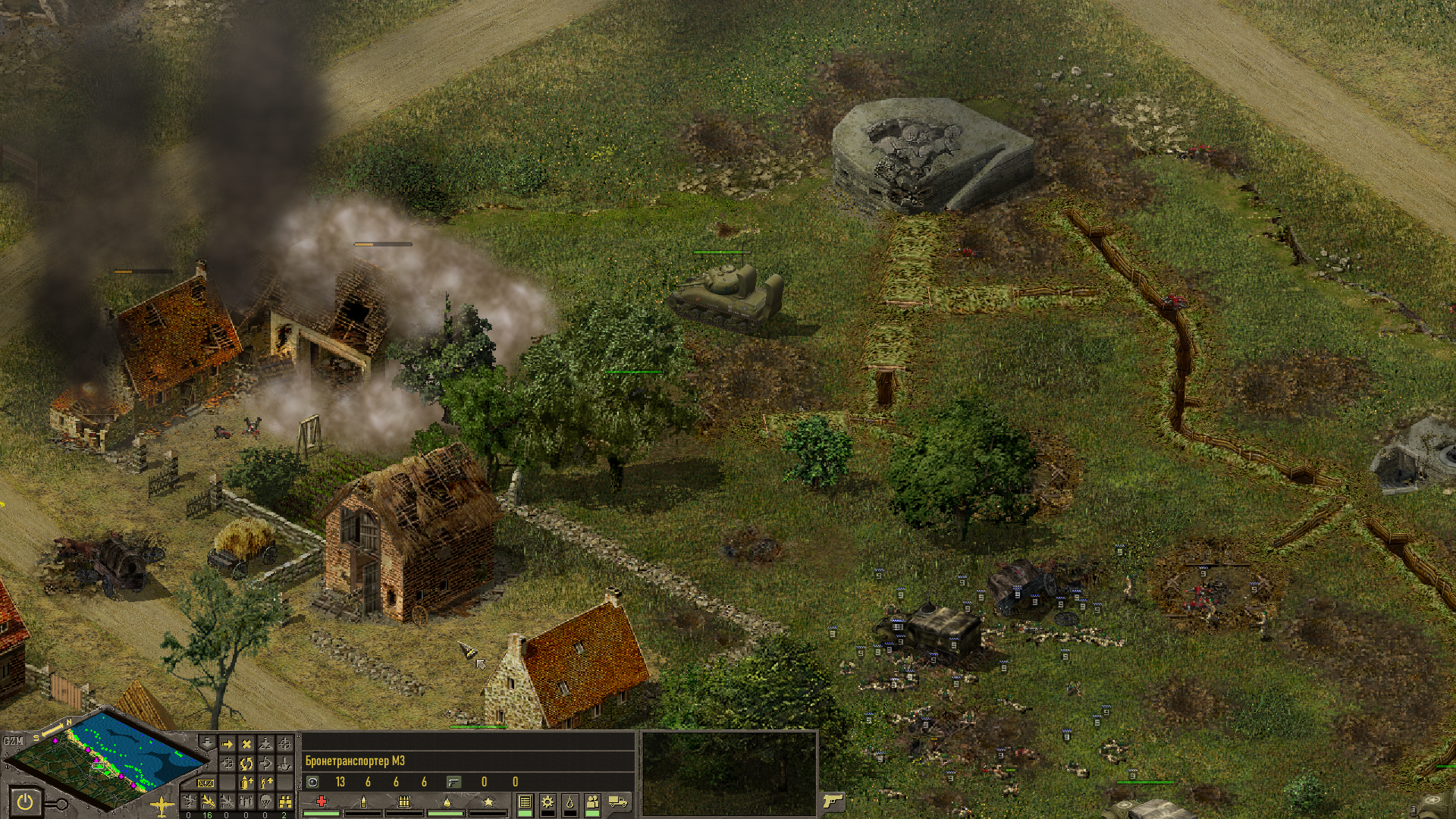Click the gear icon button

point(548,802)
